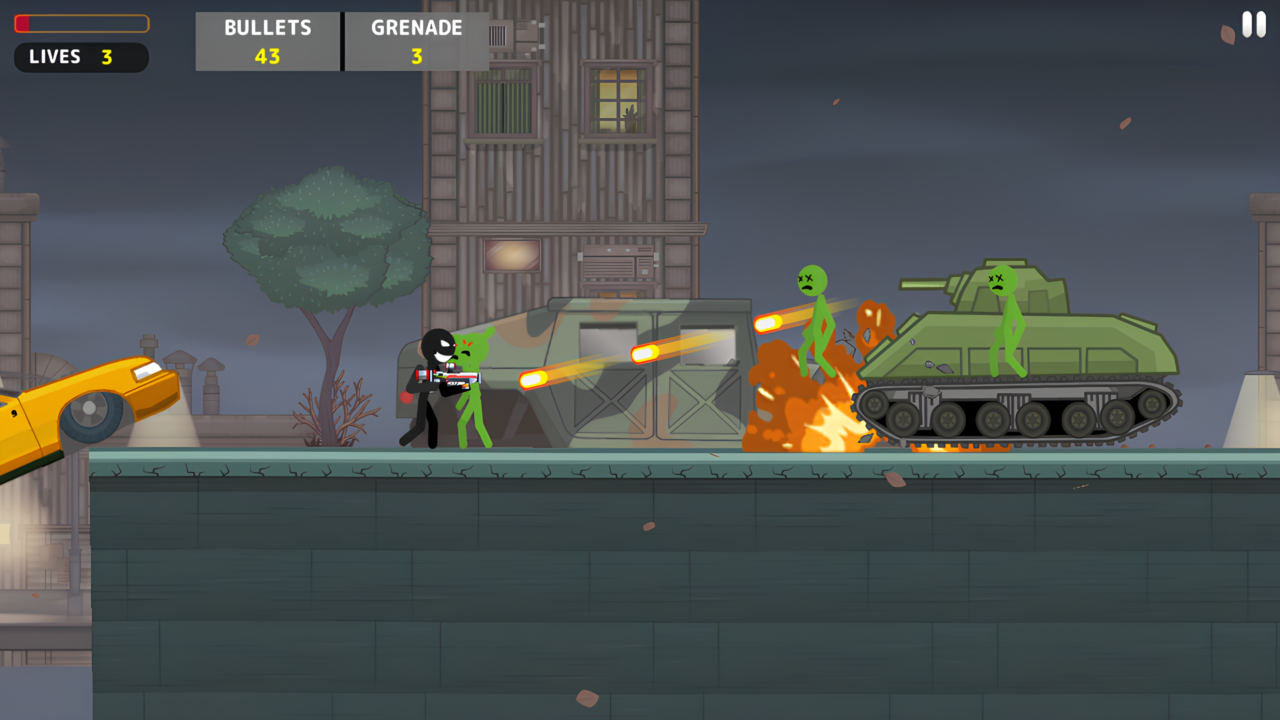Pause the game with the pause icon
The width and height of the screenshot is (1280, 720).
(1252, 25)
